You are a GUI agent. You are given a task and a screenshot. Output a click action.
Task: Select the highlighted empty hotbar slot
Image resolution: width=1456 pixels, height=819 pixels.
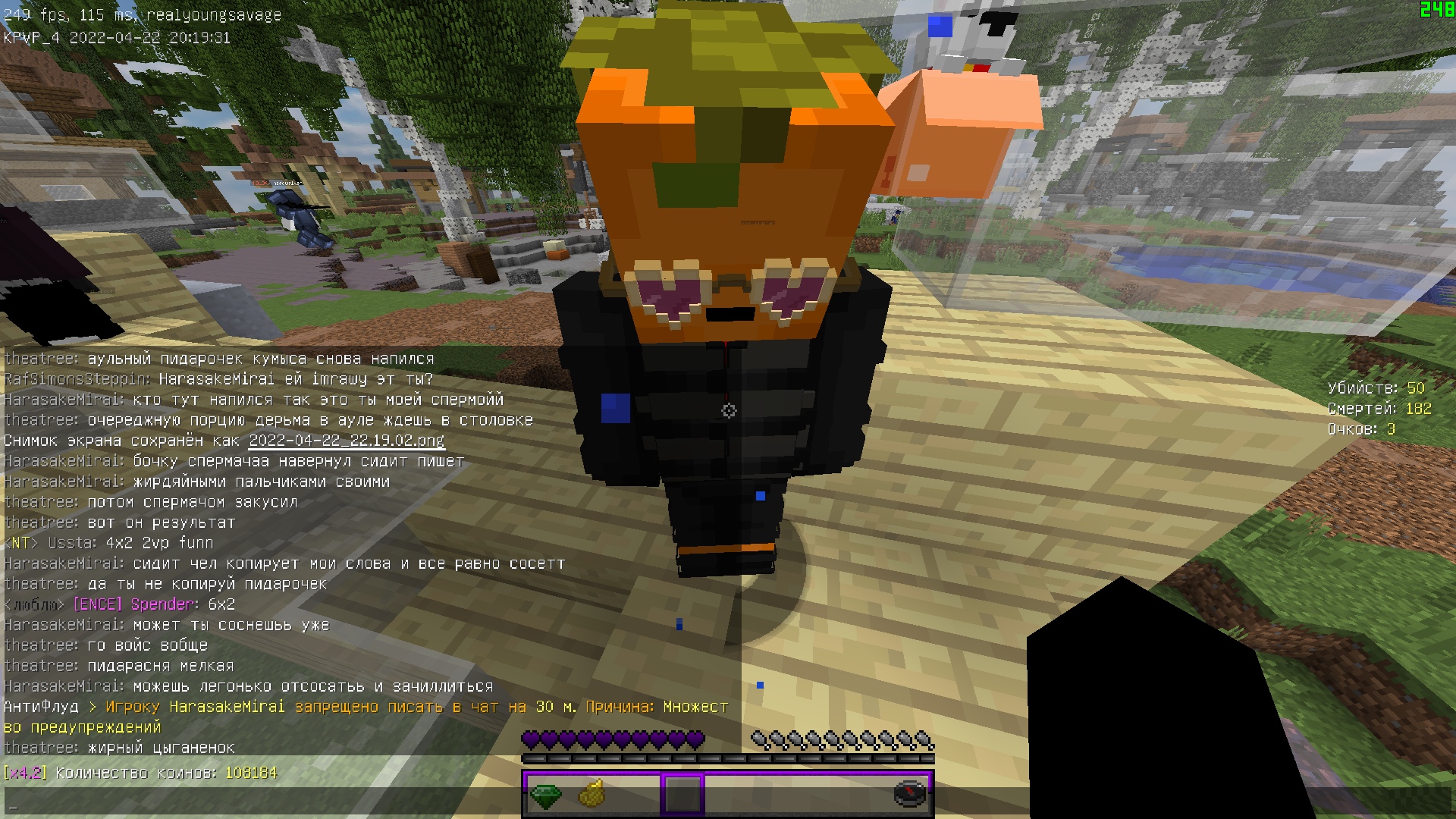coord(681,795)
